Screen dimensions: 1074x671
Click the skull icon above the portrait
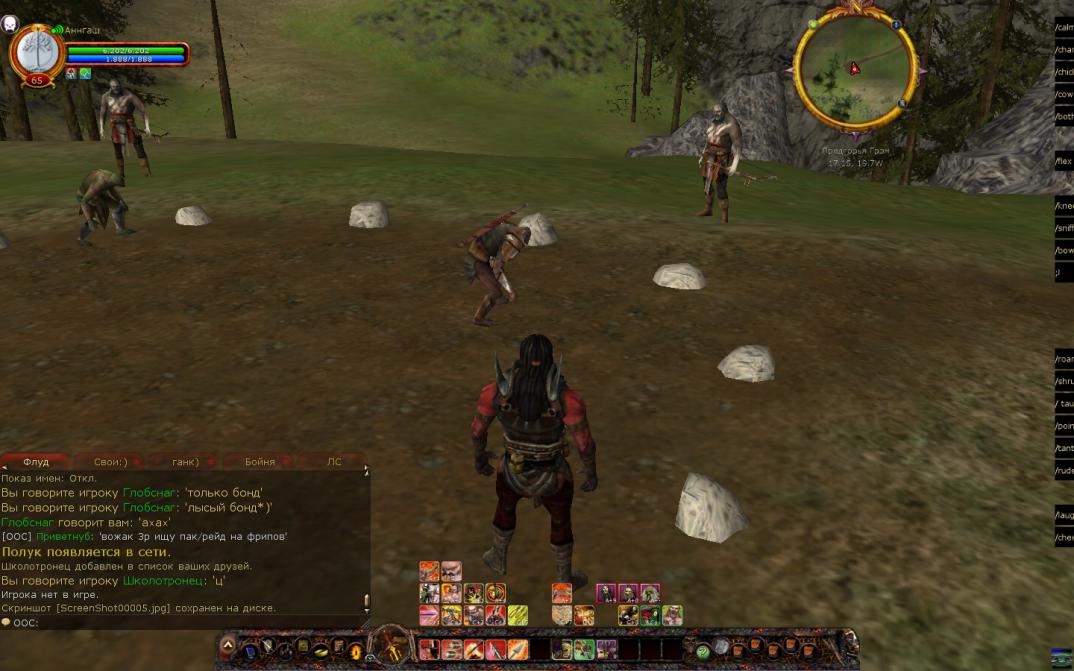tap(10, 22)
